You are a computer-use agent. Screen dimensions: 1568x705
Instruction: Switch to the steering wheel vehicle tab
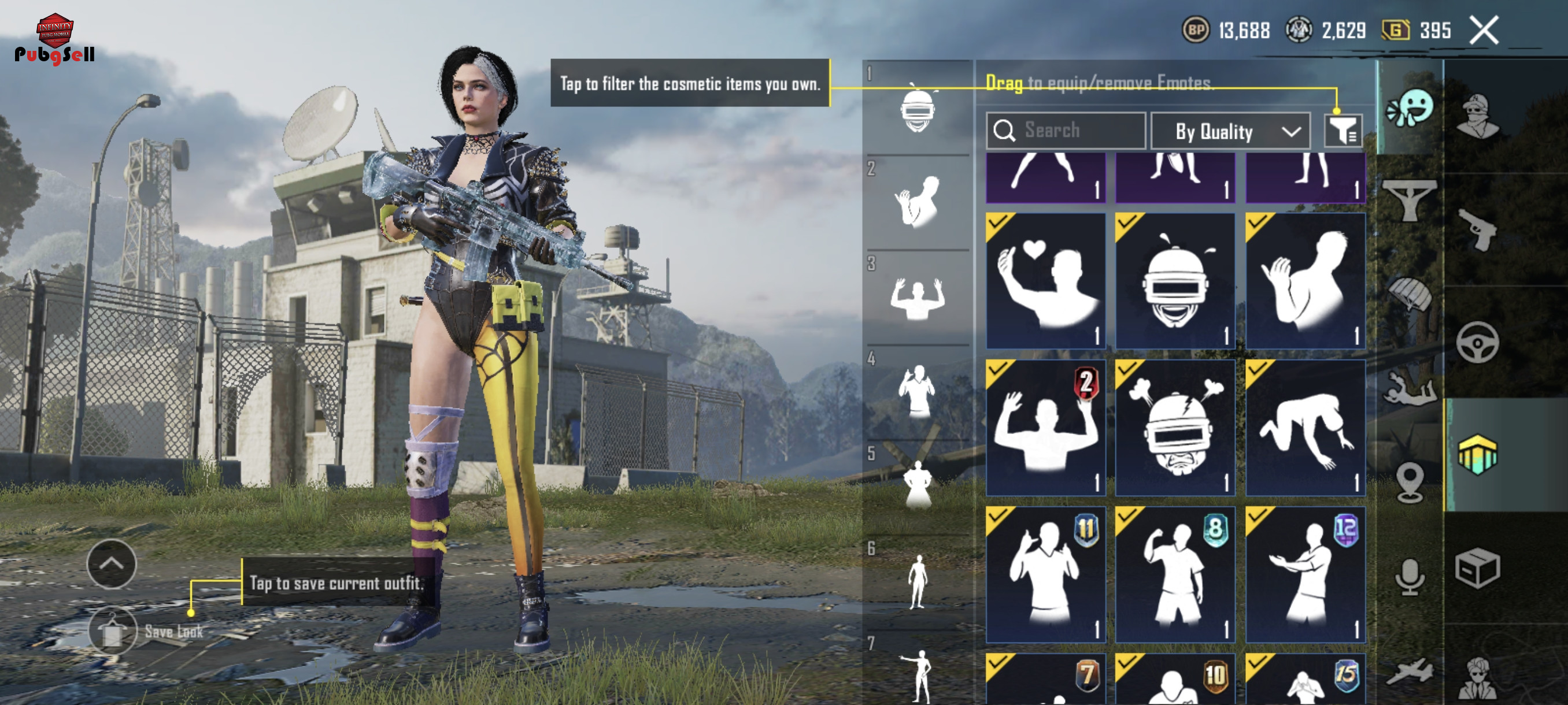(x=1478, y=342)
